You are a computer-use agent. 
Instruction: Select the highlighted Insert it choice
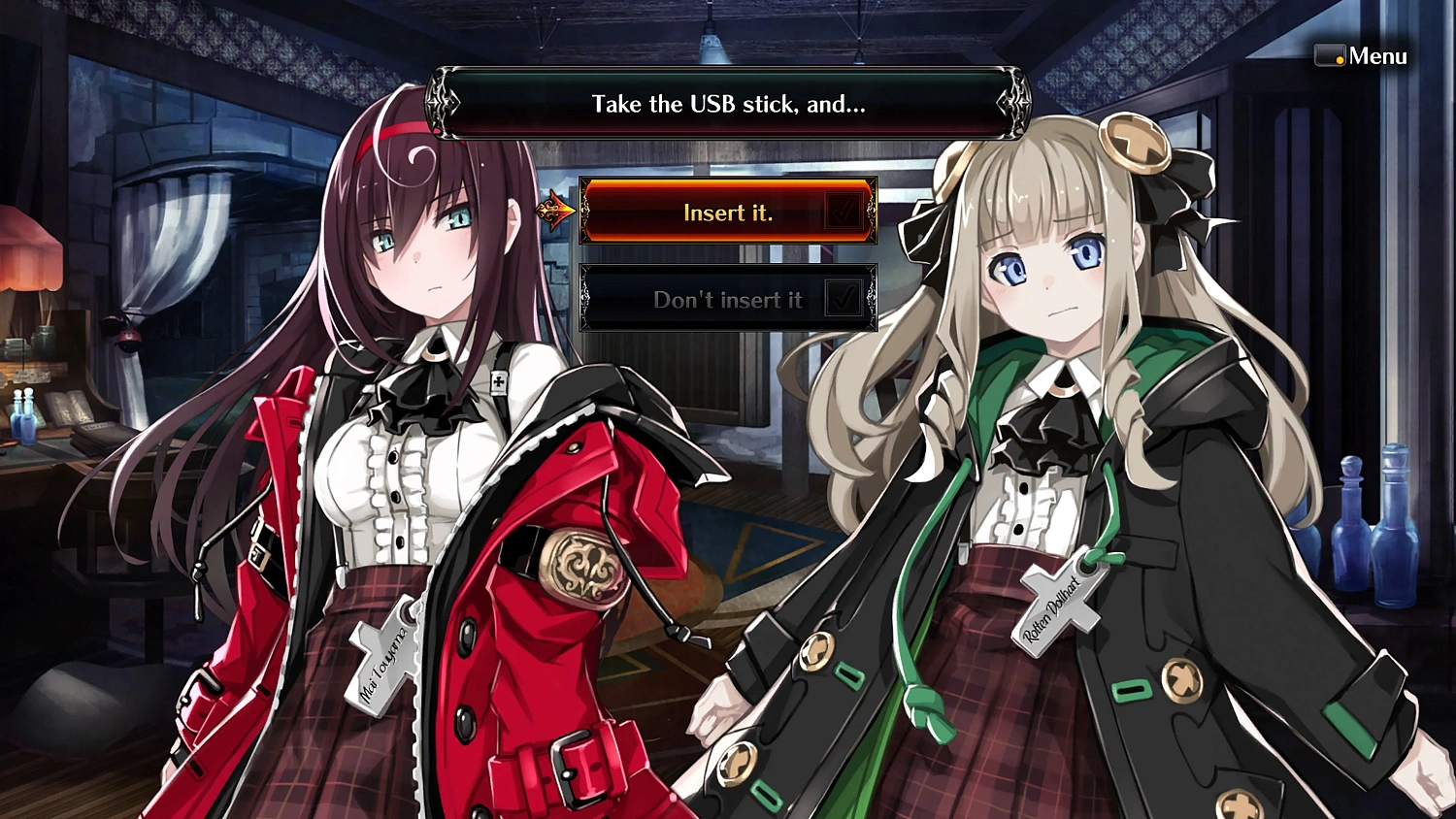(x=728, y=212)
